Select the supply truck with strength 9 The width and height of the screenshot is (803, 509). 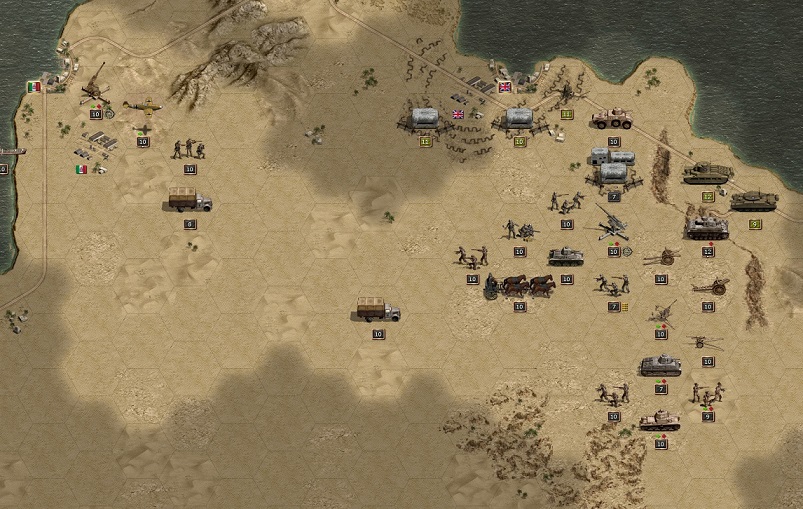coord(189,200)
